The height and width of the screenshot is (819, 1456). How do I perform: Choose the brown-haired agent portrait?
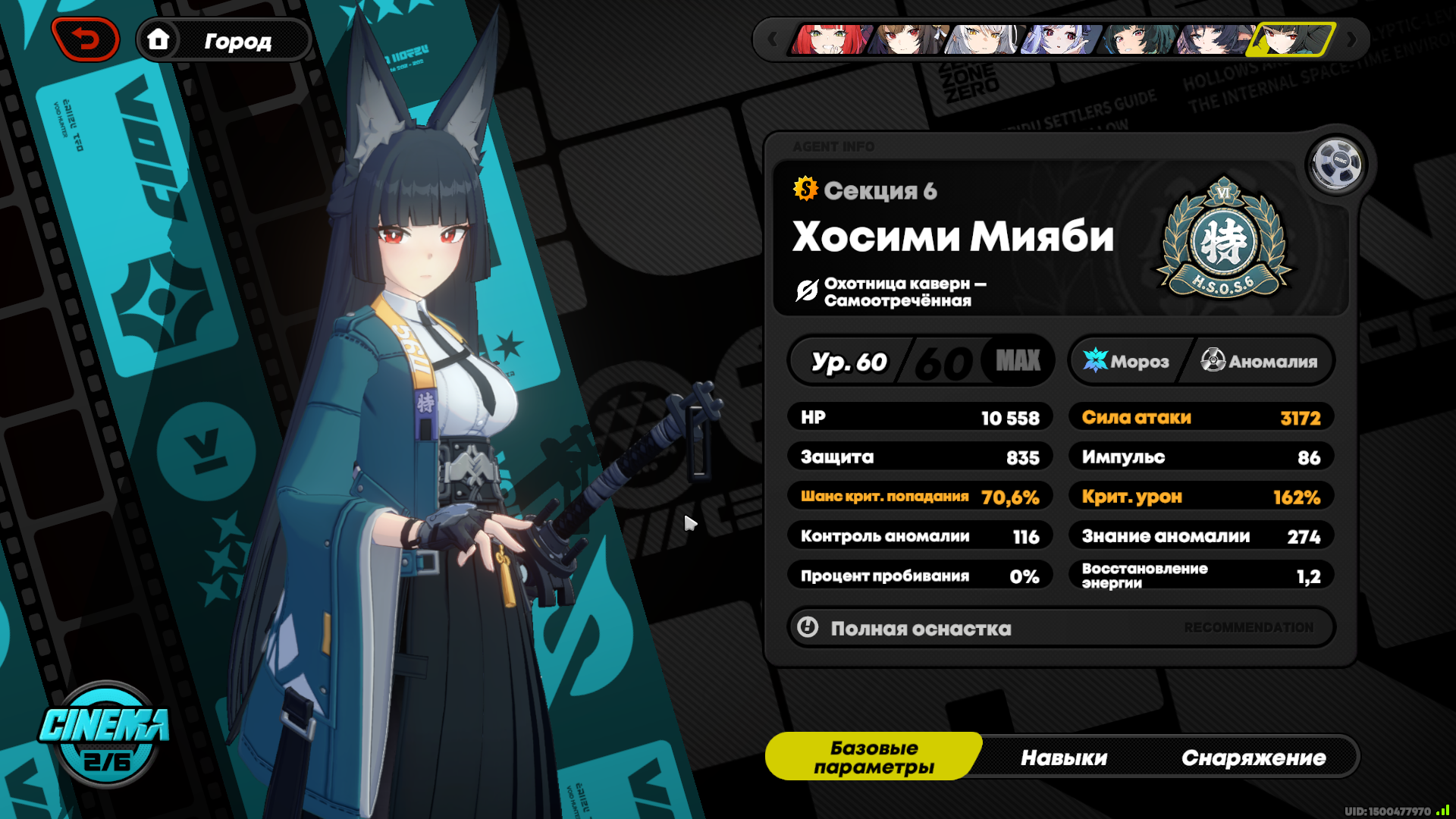[908, 39]
